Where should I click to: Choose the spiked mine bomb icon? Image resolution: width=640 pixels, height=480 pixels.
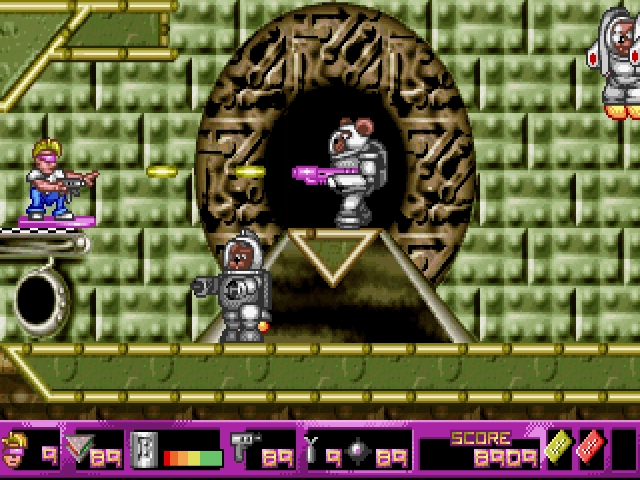[x=360, y=449]
